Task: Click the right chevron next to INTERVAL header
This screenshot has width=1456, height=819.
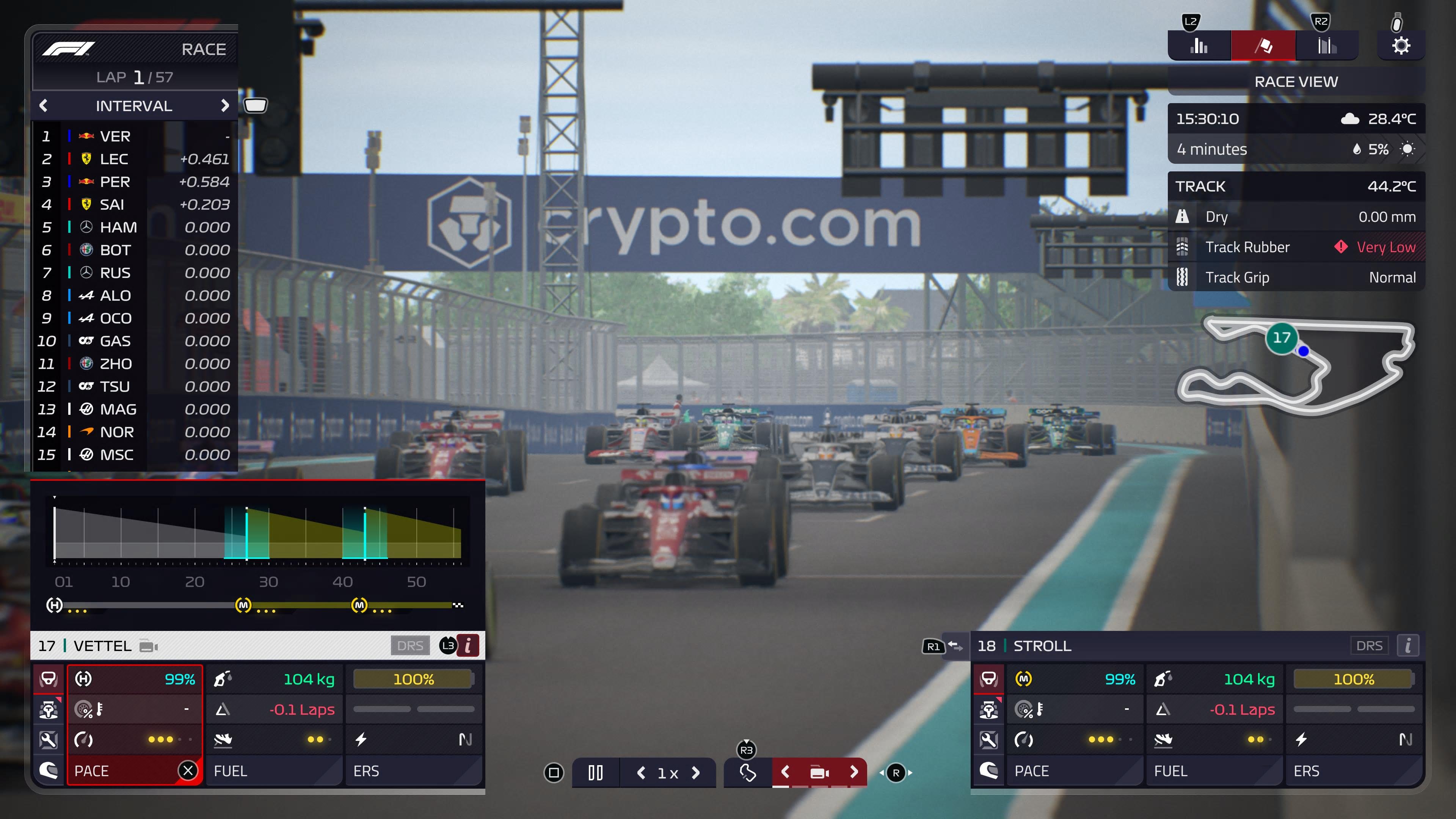Action: pos(226,106)
